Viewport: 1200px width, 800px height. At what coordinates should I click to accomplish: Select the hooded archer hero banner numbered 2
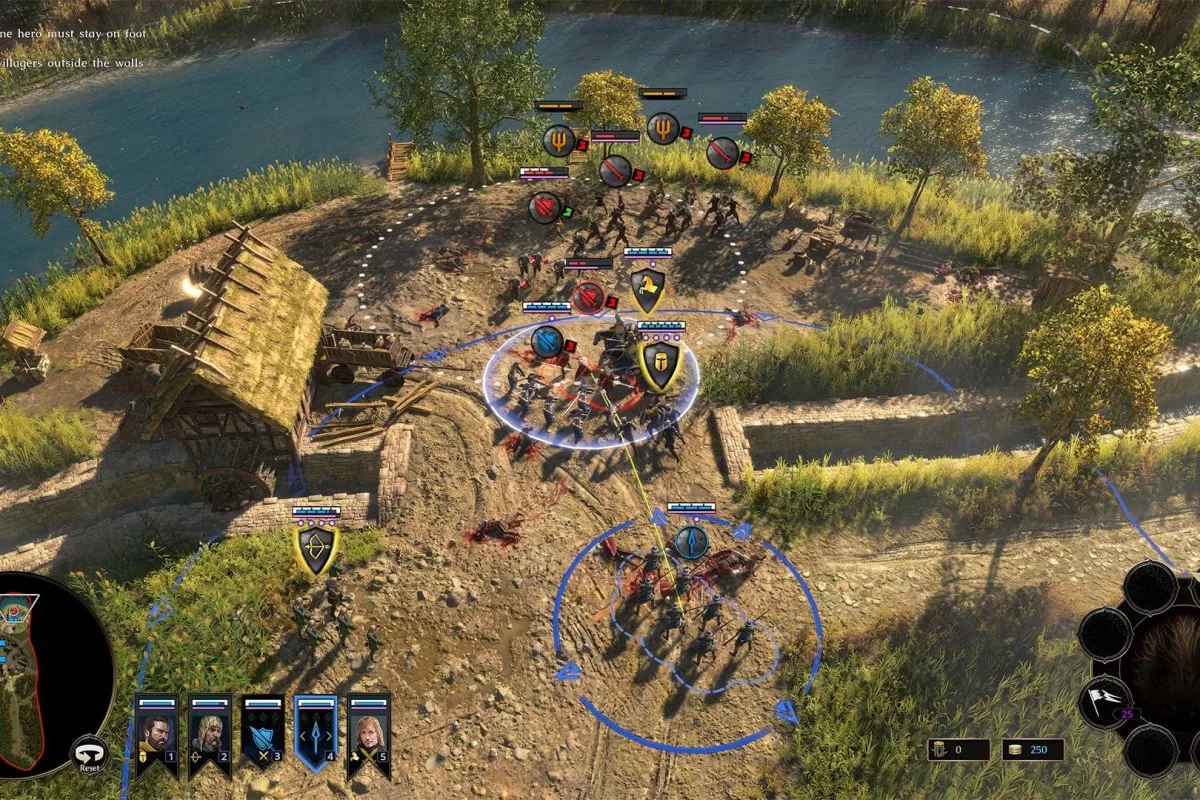[210, 734]
